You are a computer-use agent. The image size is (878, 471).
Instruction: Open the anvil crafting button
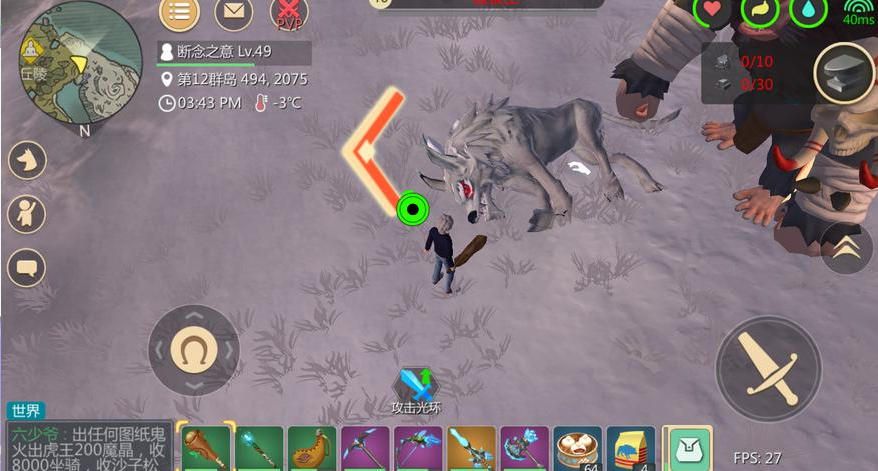[x=843, y=73]
